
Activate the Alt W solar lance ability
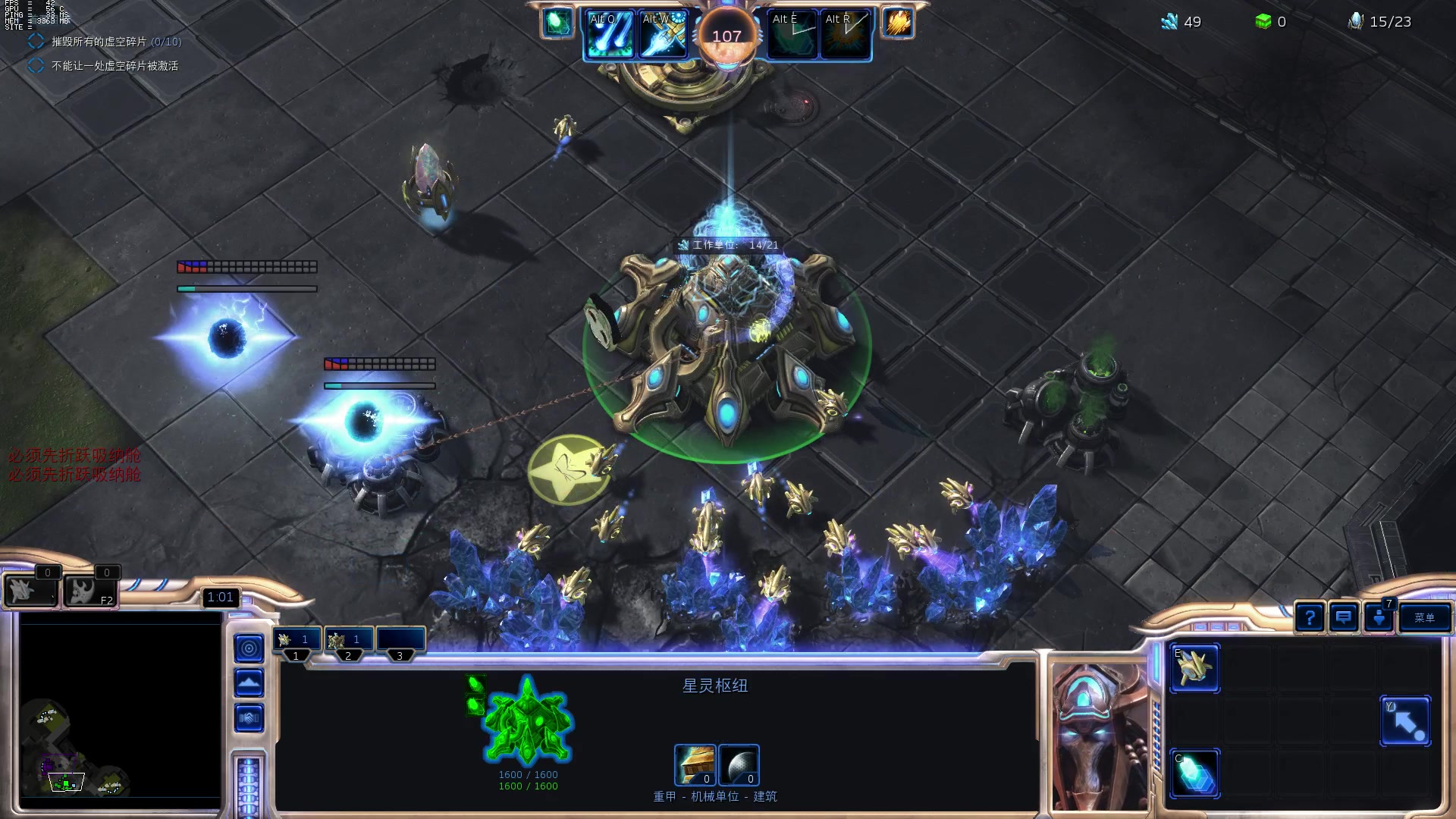[x=663, y=35]
